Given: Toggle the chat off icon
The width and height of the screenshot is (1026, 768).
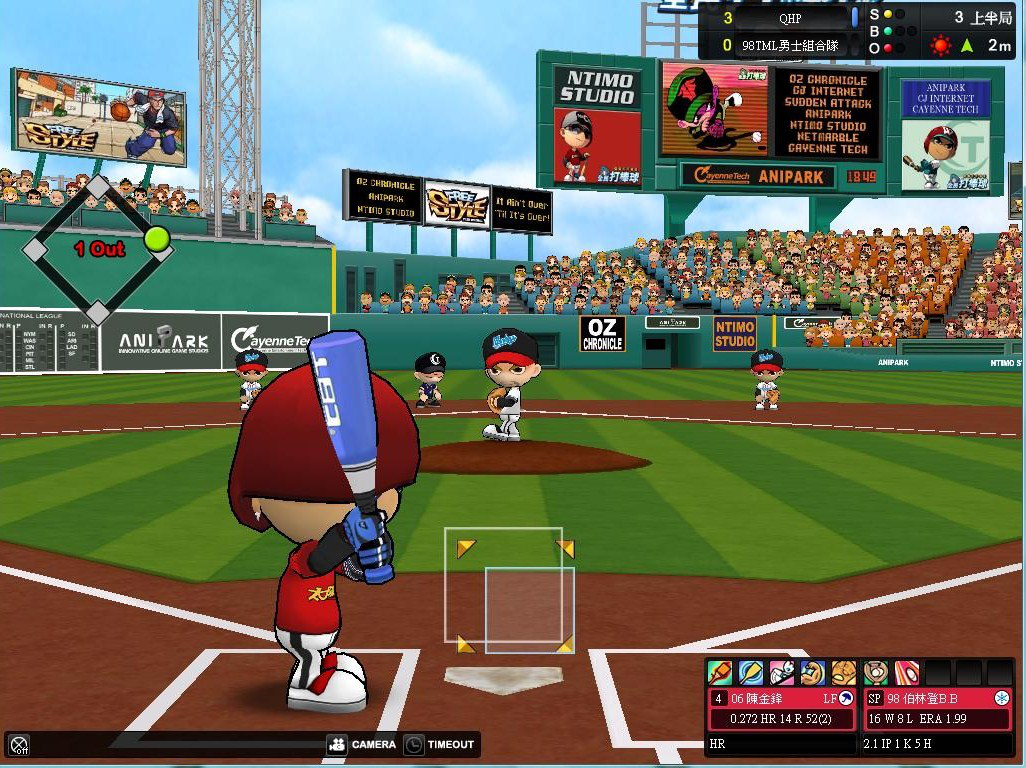Looking at the screenshot, I should click(19, 745).
